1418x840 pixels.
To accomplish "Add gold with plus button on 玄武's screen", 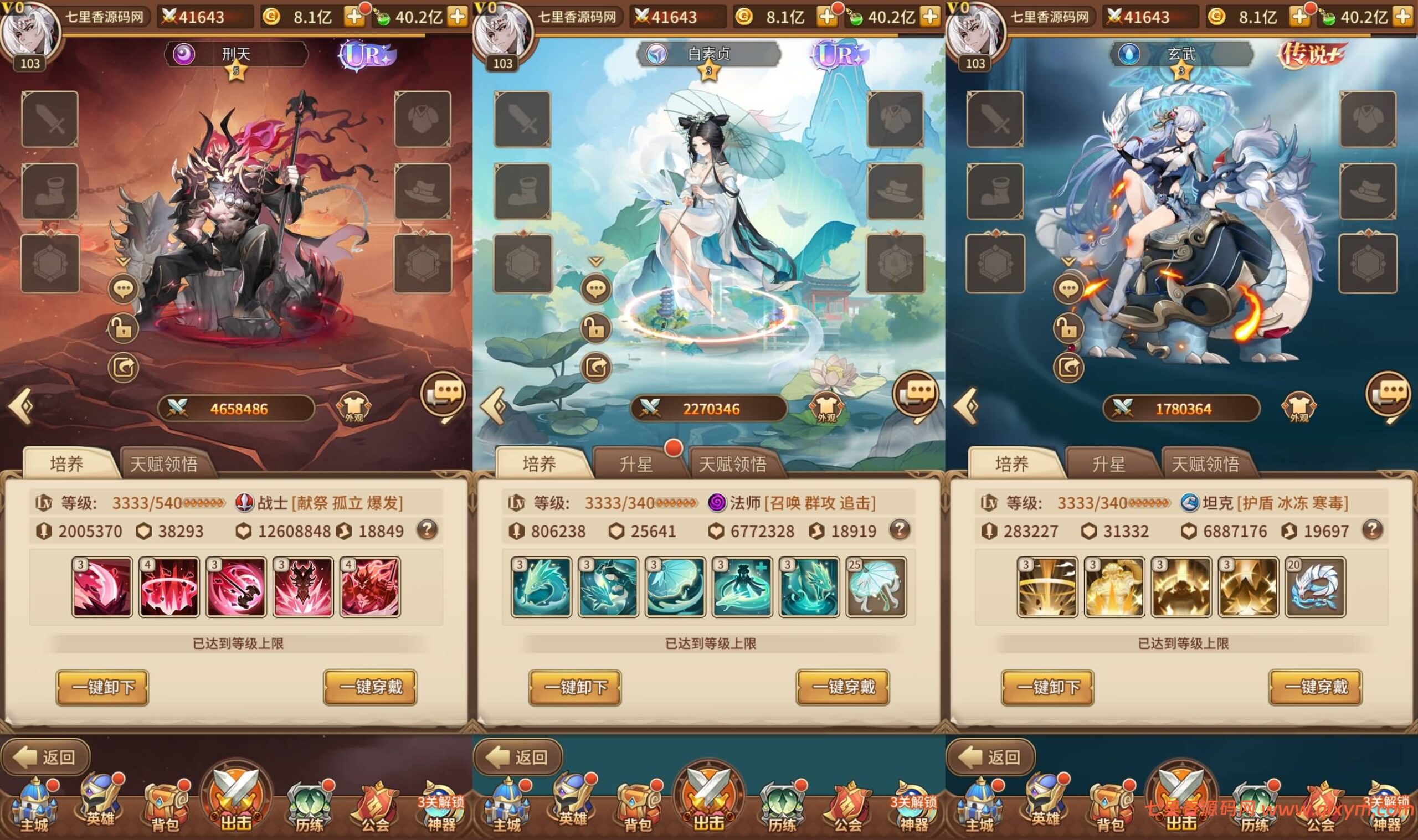I will [x=1299, y=17].
